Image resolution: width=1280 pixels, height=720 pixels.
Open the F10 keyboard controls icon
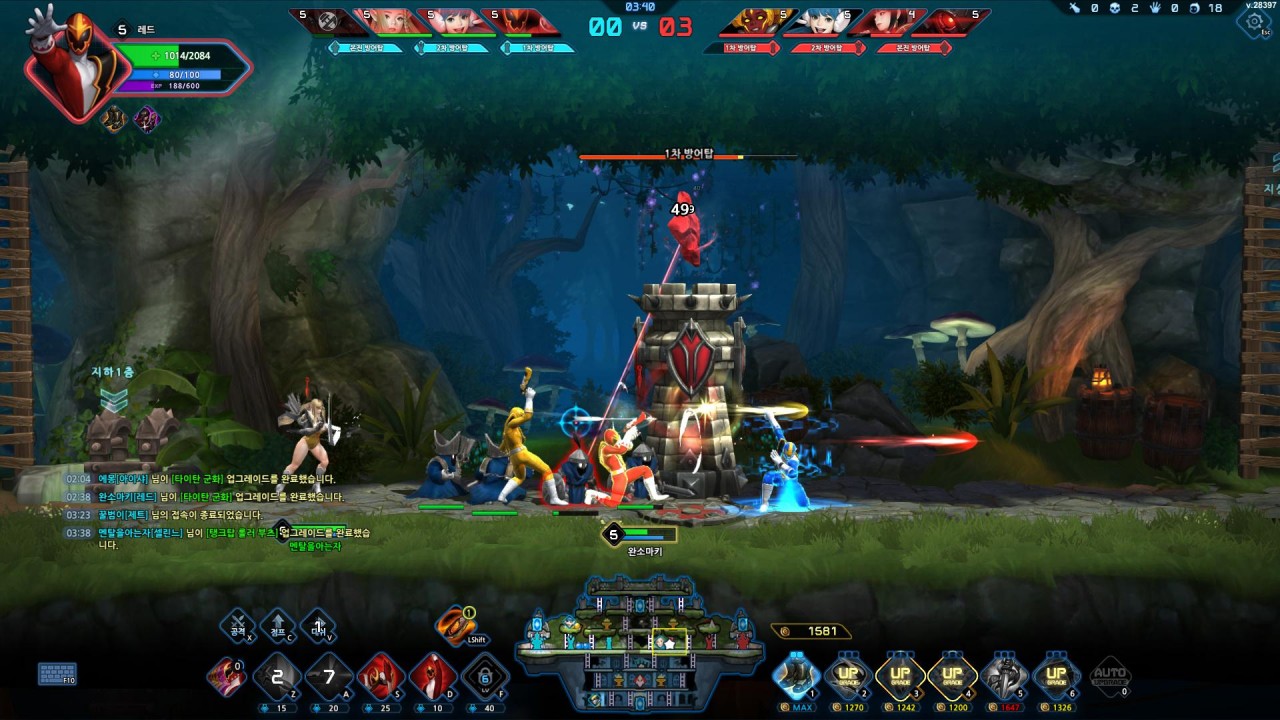pyautogui.click(x=57, y=673)
